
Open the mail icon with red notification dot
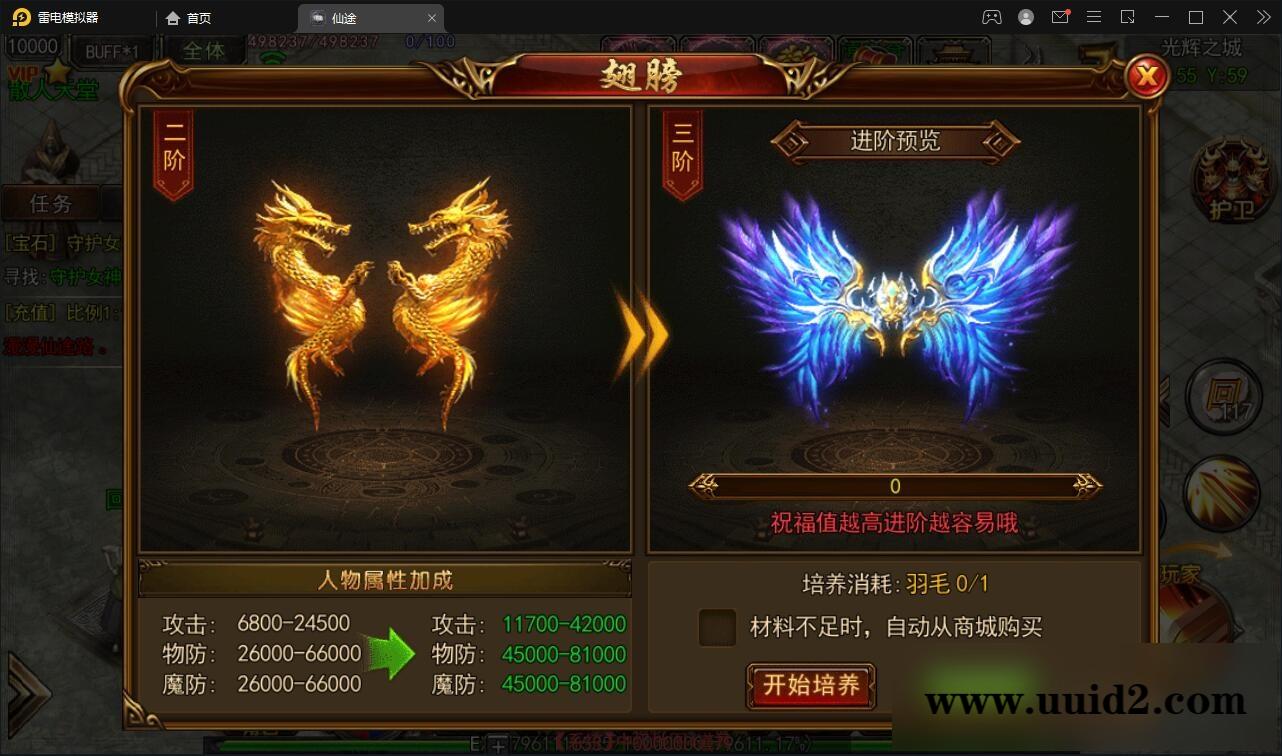tap(1060, 17)
